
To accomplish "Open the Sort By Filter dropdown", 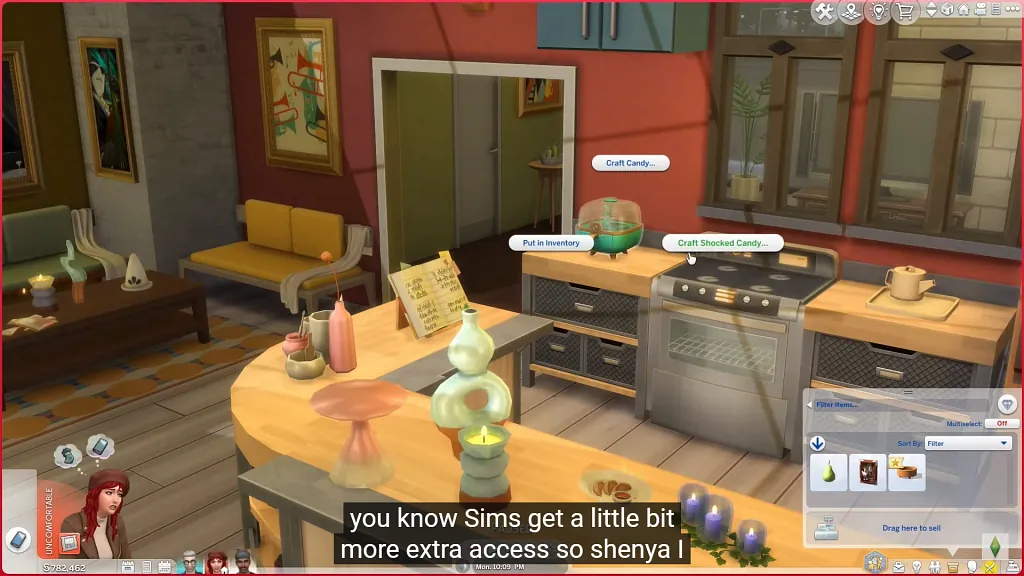I will click(968, 443).
